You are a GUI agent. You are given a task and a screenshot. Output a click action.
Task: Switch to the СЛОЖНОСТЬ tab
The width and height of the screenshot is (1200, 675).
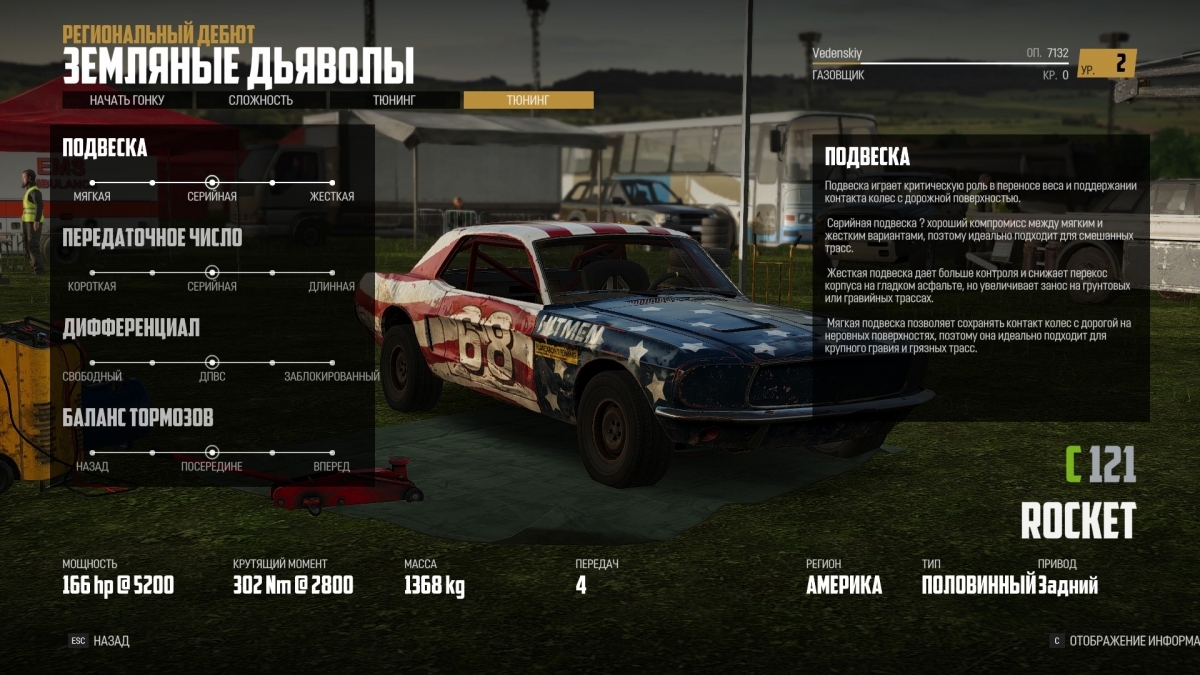(x=261, y=100)
